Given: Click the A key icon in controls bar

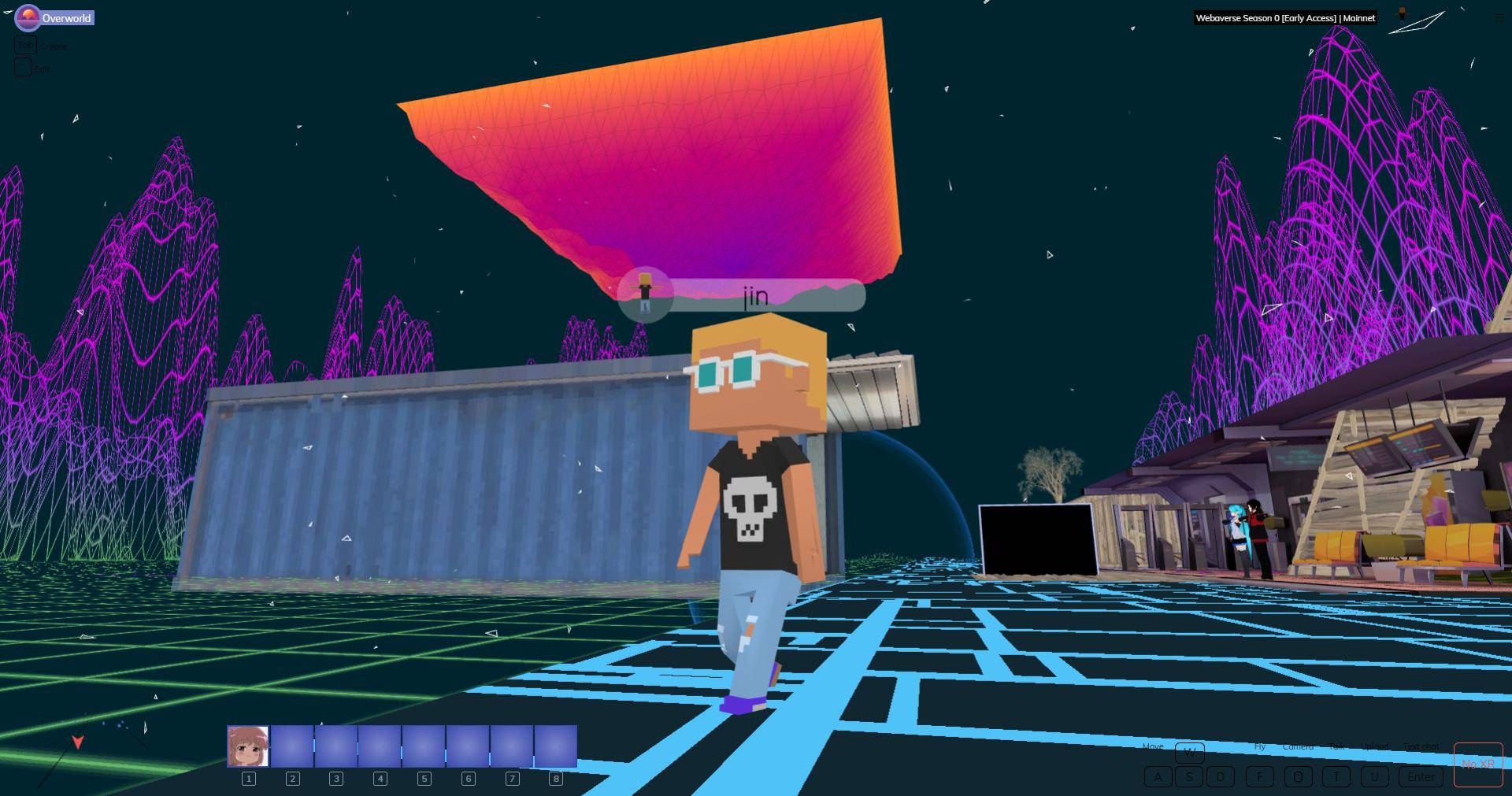Looking at the screenshot, I should [1158, 776].
